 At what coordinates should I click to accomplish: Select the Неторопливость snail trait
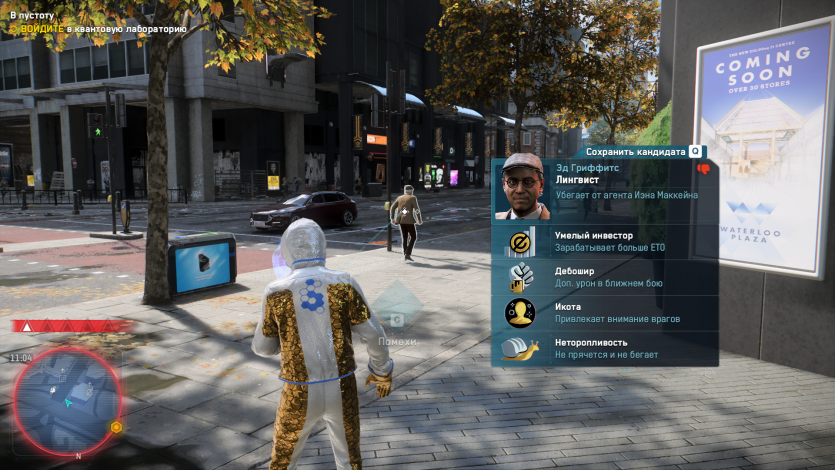604,348
